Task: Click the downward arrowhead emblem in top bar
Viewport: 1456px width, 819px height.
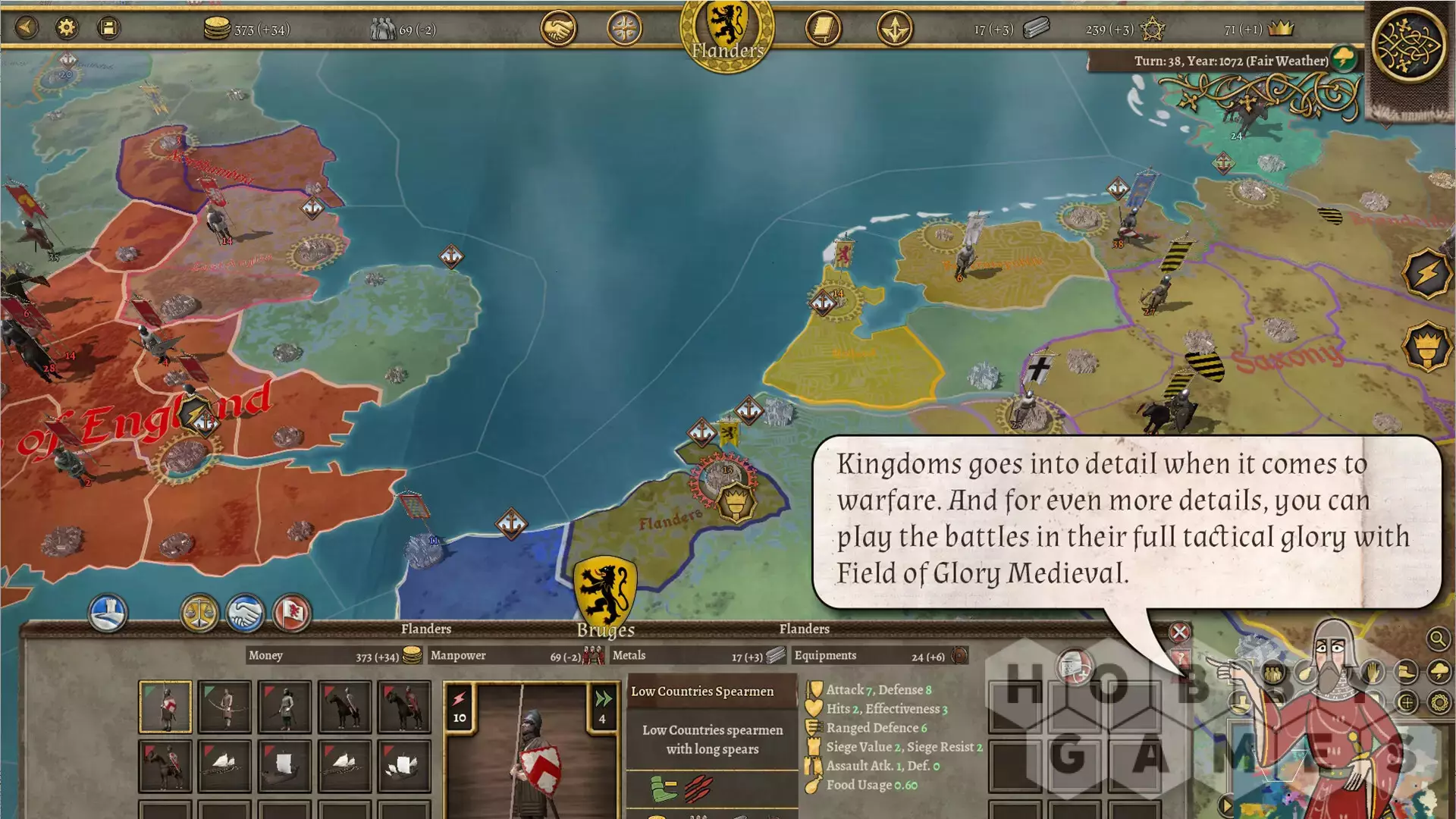Action: pos(895,30)
